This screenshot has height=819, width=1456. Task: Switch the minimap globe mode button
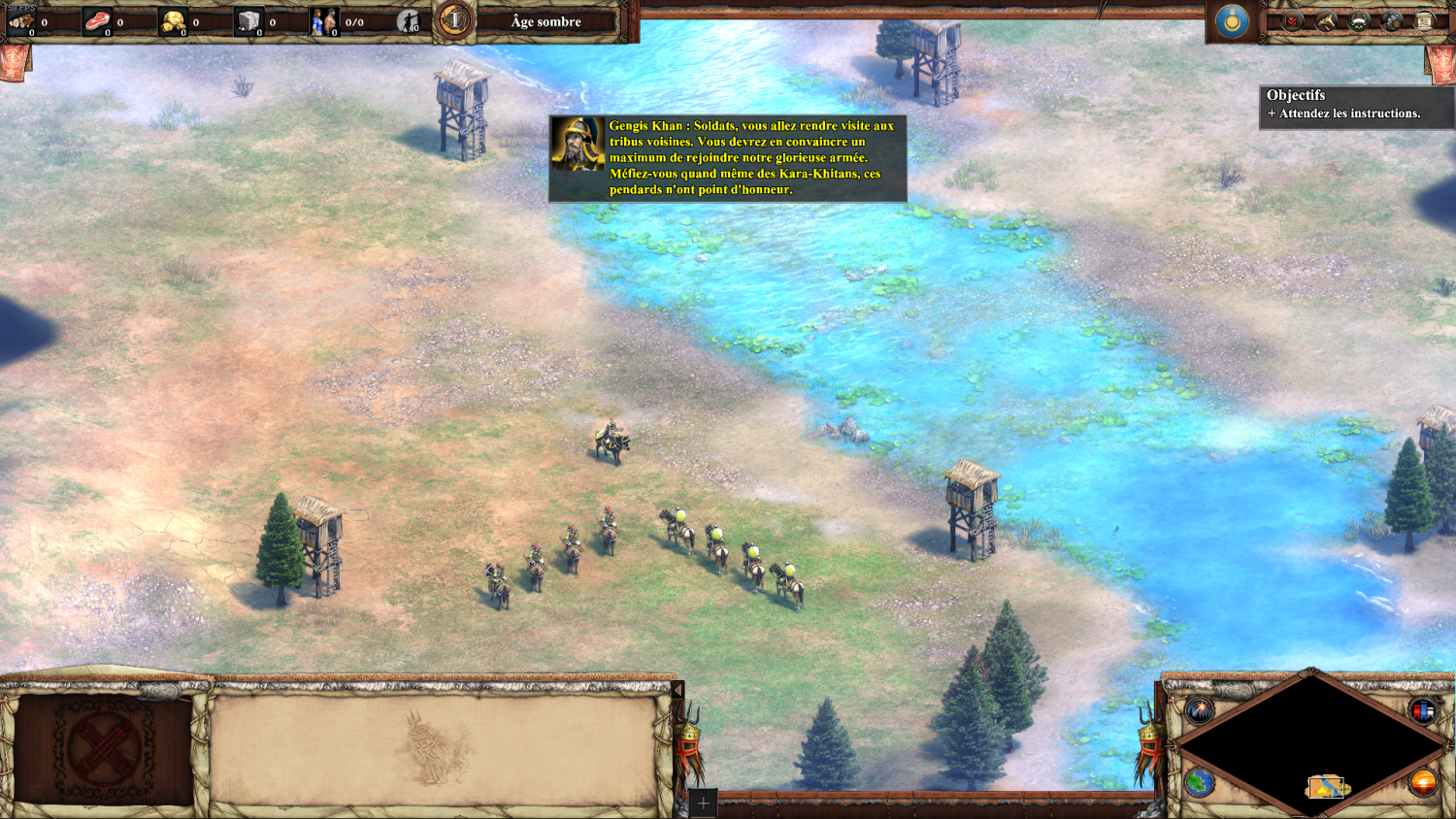coord(1200,782)
